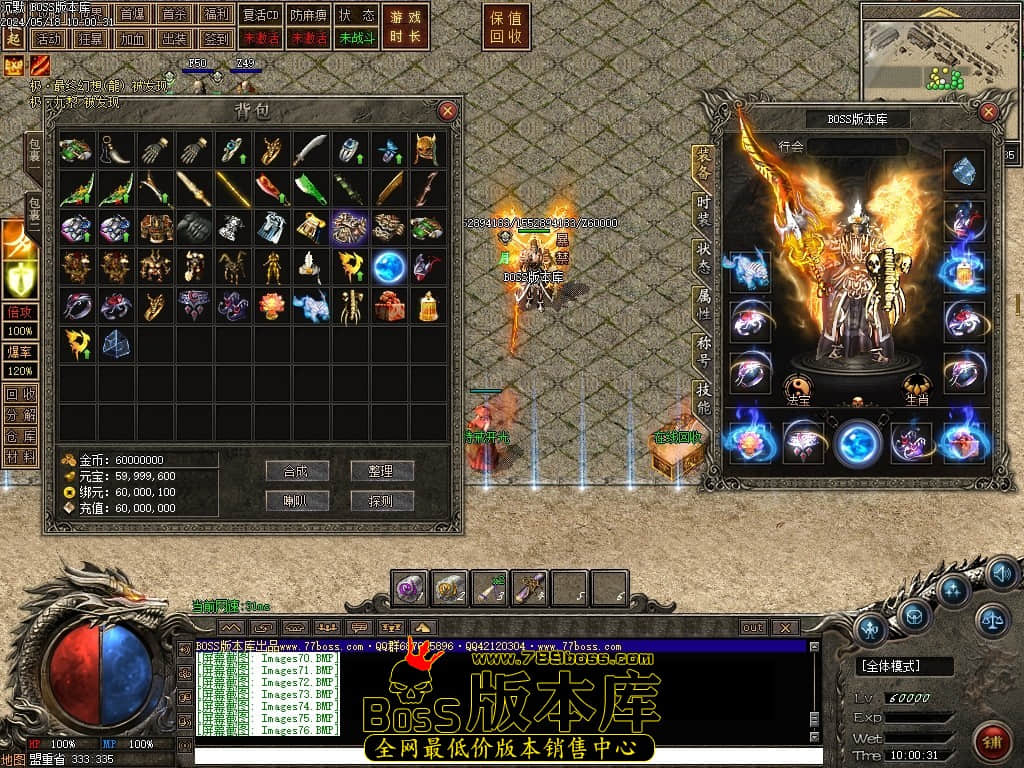The width and height of the screenshot is (1024, 768).
Task: Open the 生肖 zodiac slot
Action: click(918, 386)
